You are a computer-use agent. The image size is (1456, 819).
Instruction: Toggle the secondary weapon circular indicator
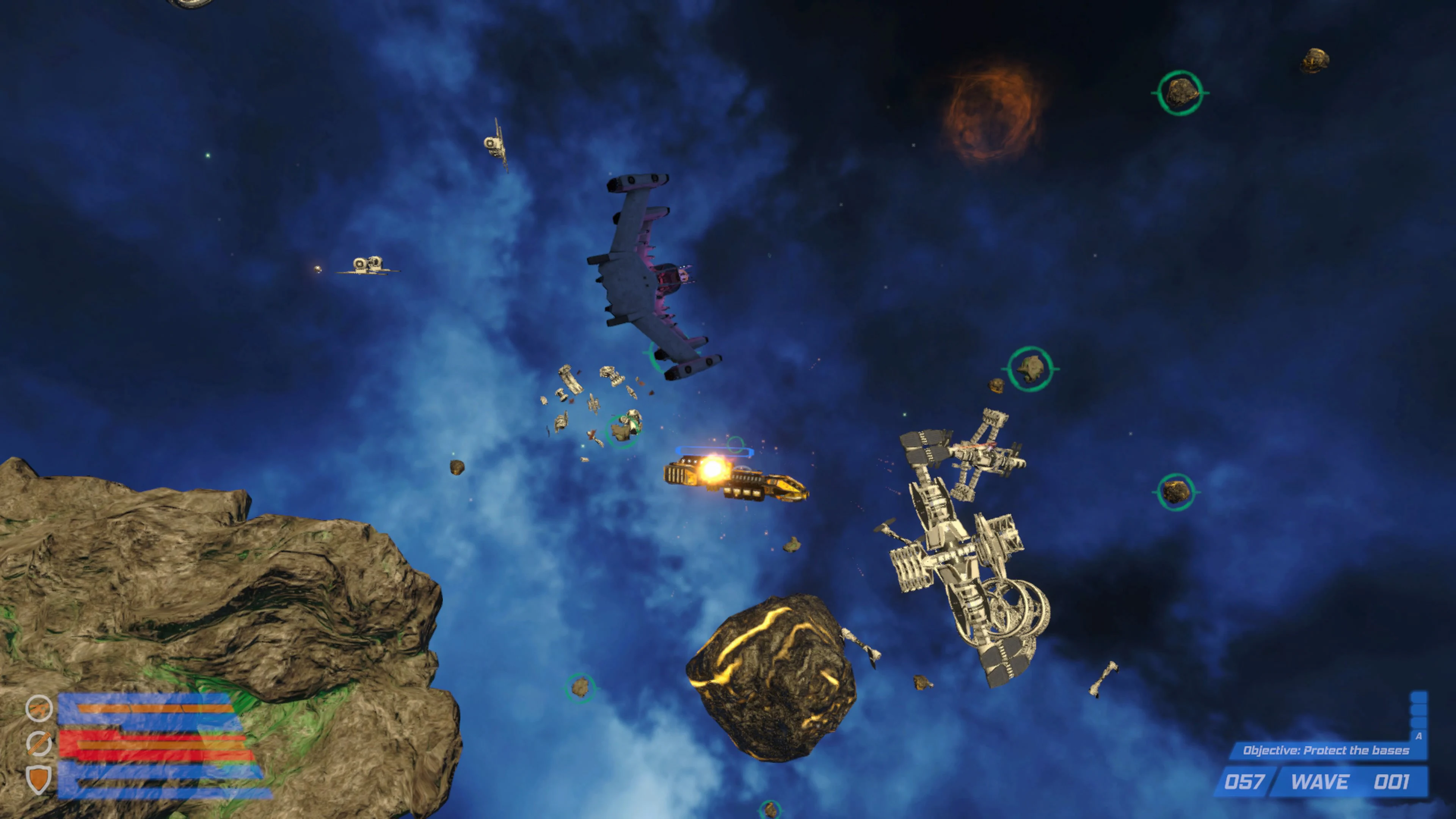[38, 743]
